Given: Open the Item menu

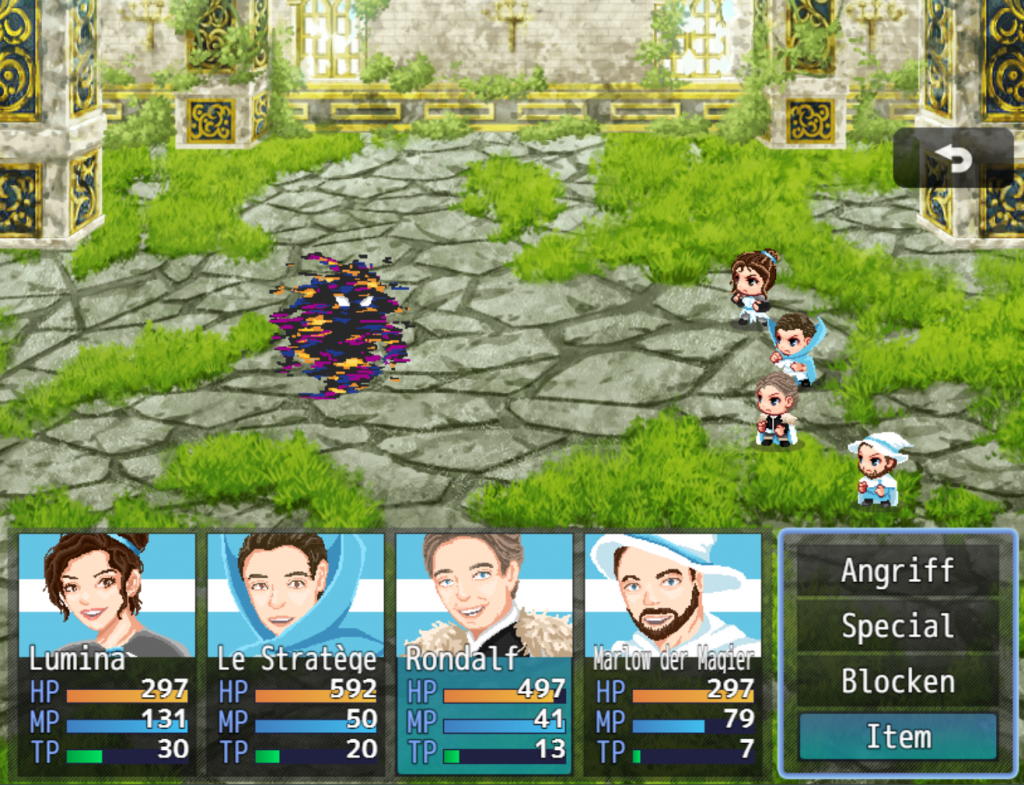Looking at the screenshot, I should 897,737.
